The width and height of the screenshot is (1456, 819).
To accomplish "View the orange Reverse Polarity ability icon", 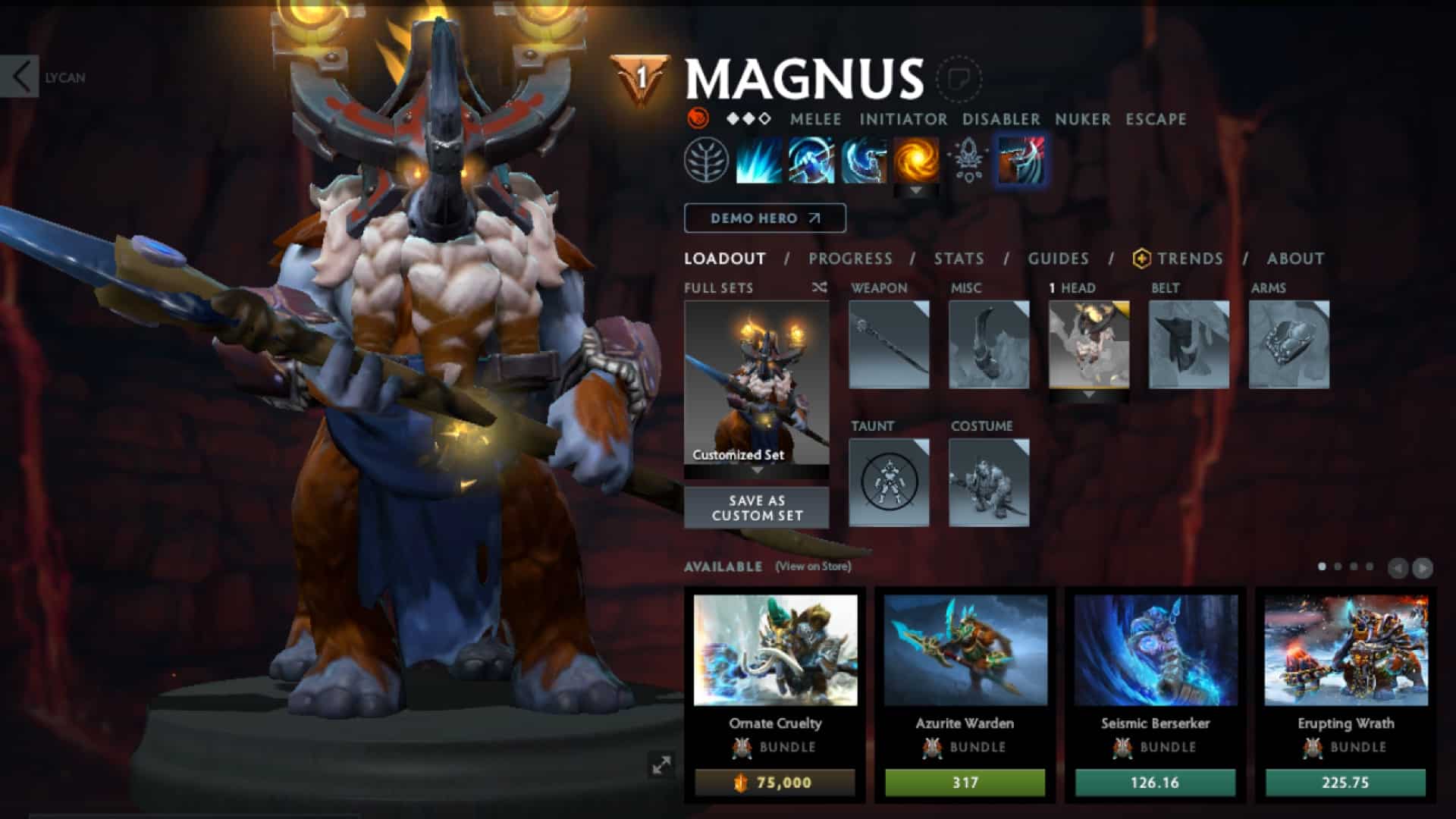I will click(914, 159).
